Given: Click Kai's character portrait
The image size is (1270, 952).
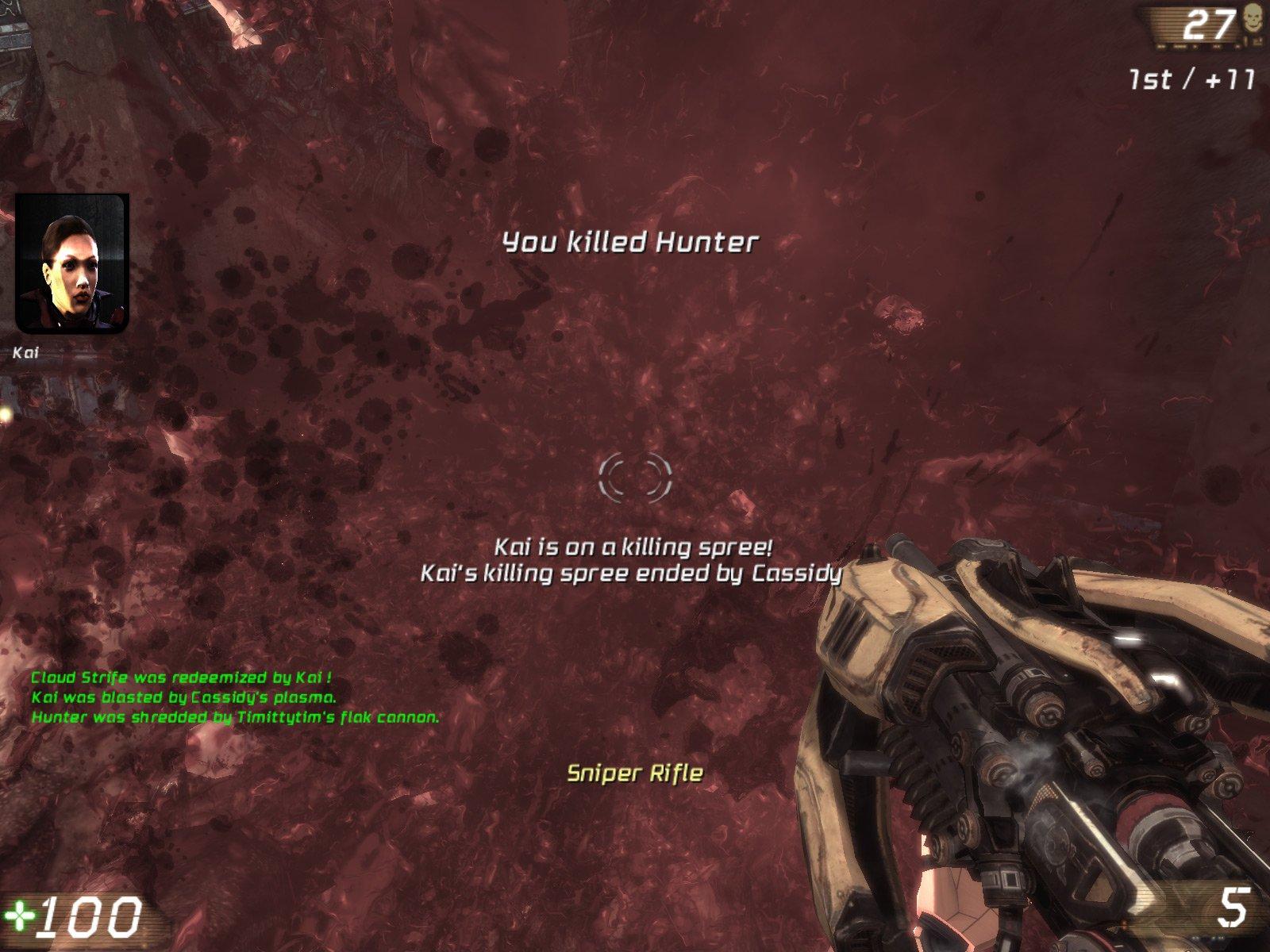Looking at the screenshot, I should pyautogui.click(x=71, y=263).
